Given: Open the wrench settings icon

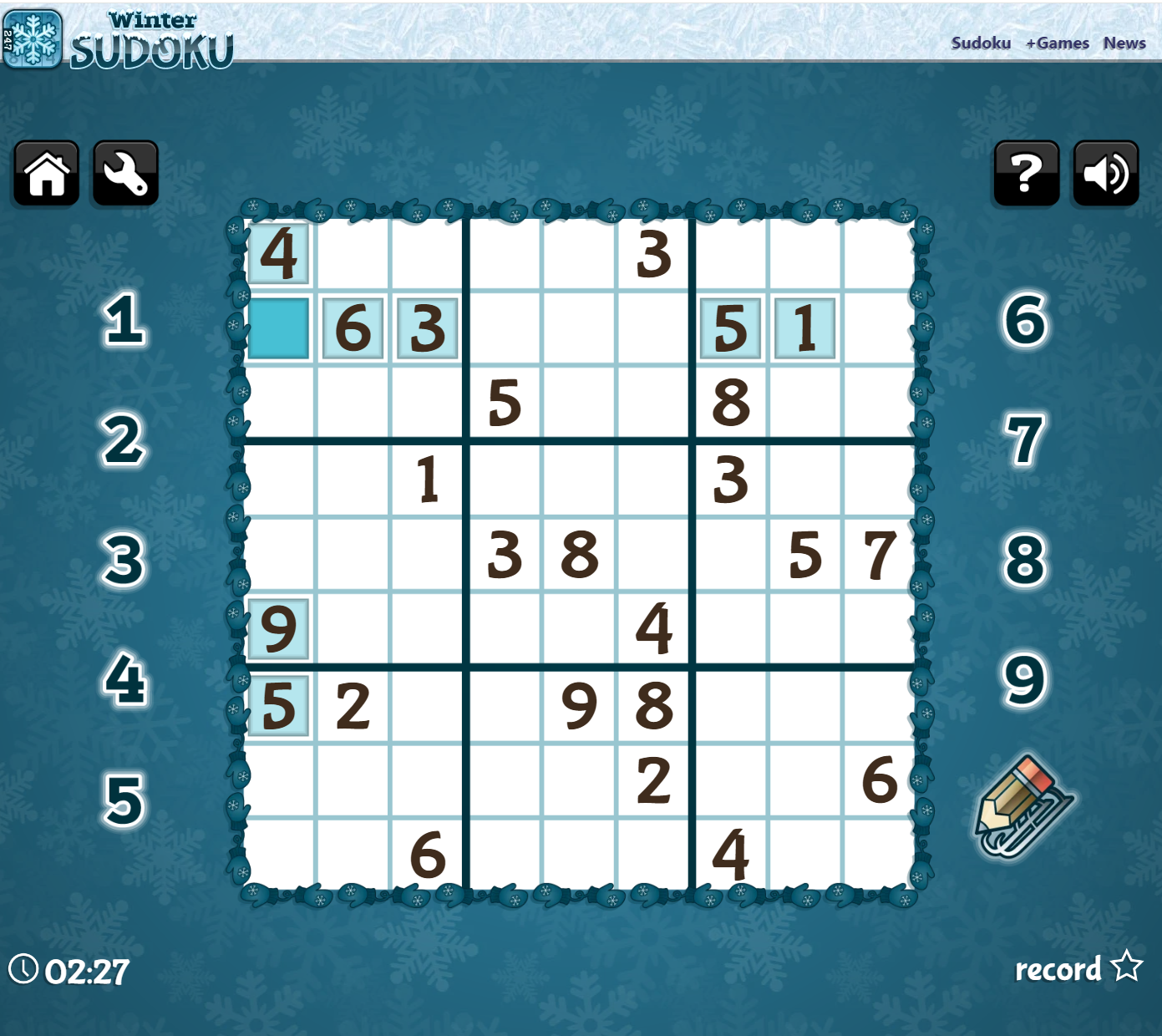Looking at the screenshot, I should pyautogui.click(x=124, y=173).
